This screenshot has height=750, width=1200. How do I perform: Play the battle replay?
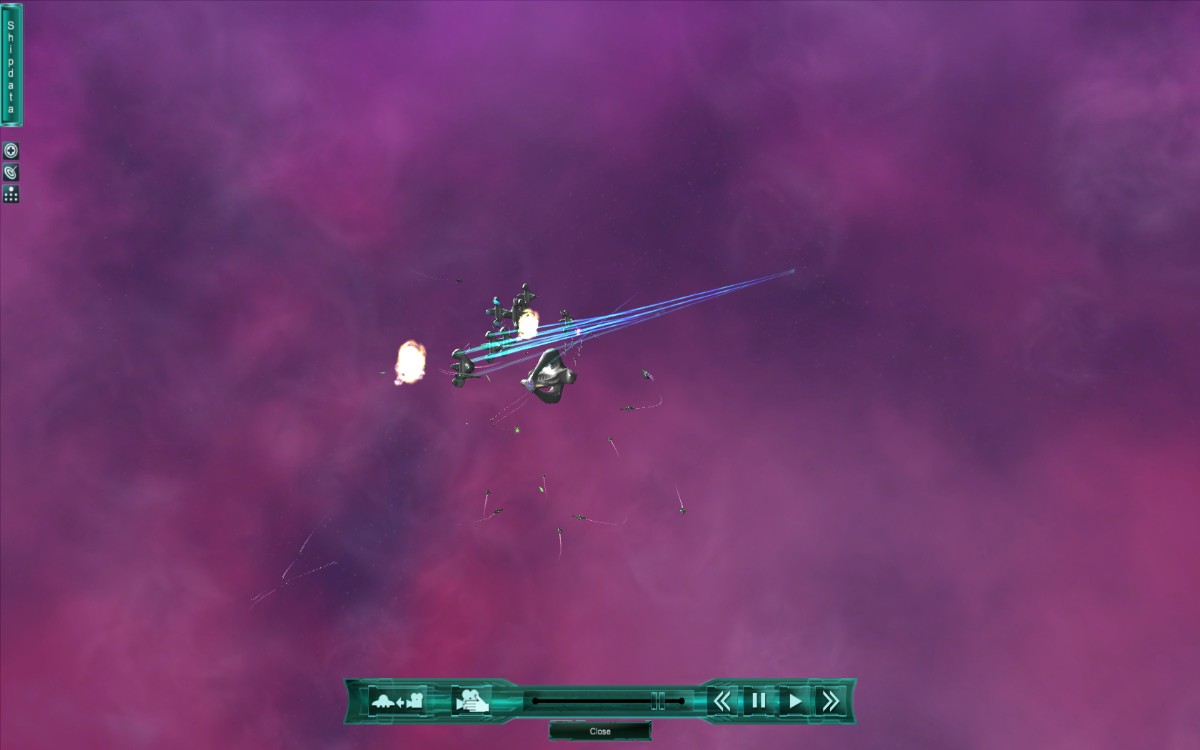pyautogui.click(x=794, y=701)
